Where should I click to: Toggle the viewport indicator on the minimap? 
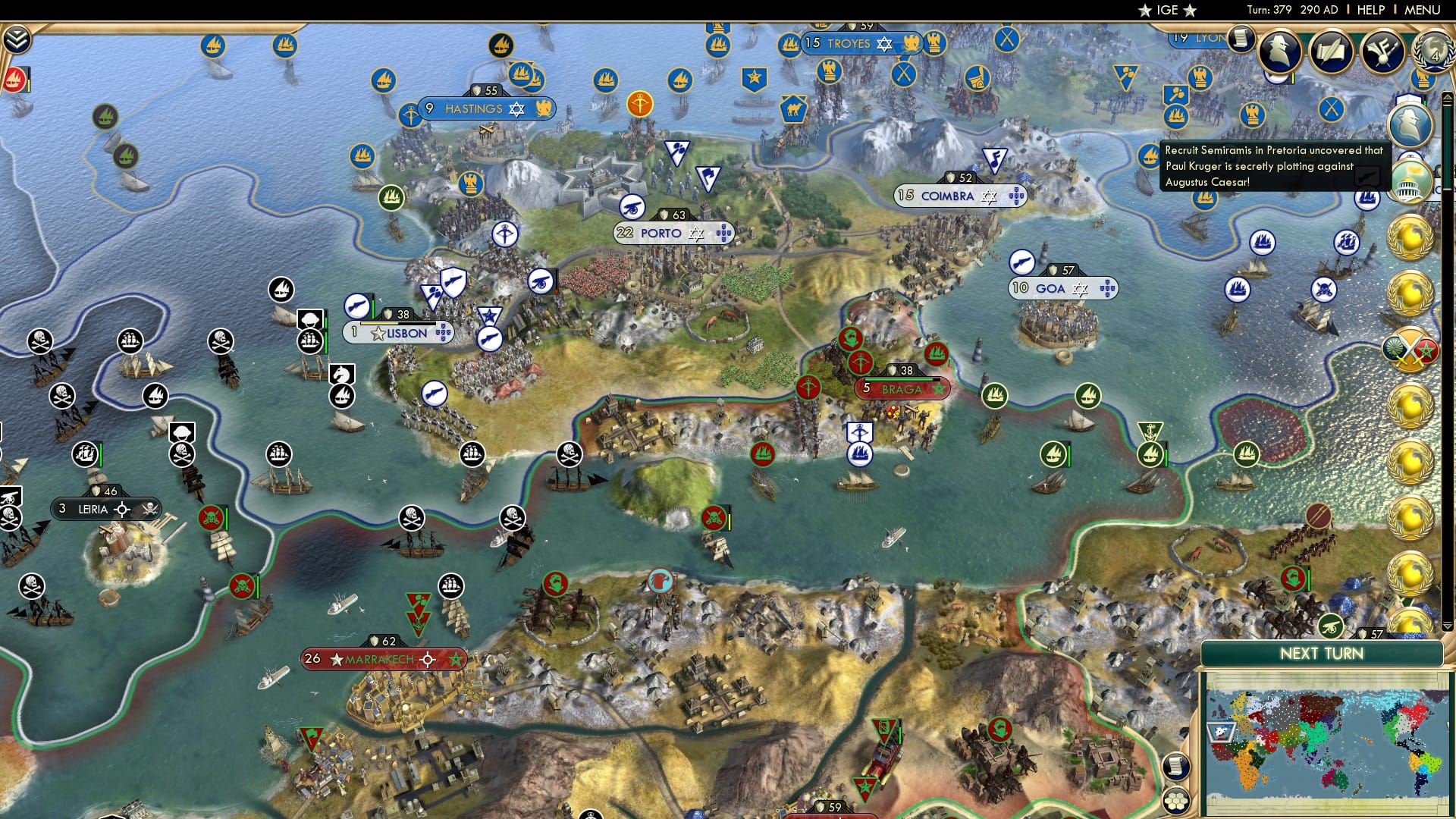pos(1220,731)
